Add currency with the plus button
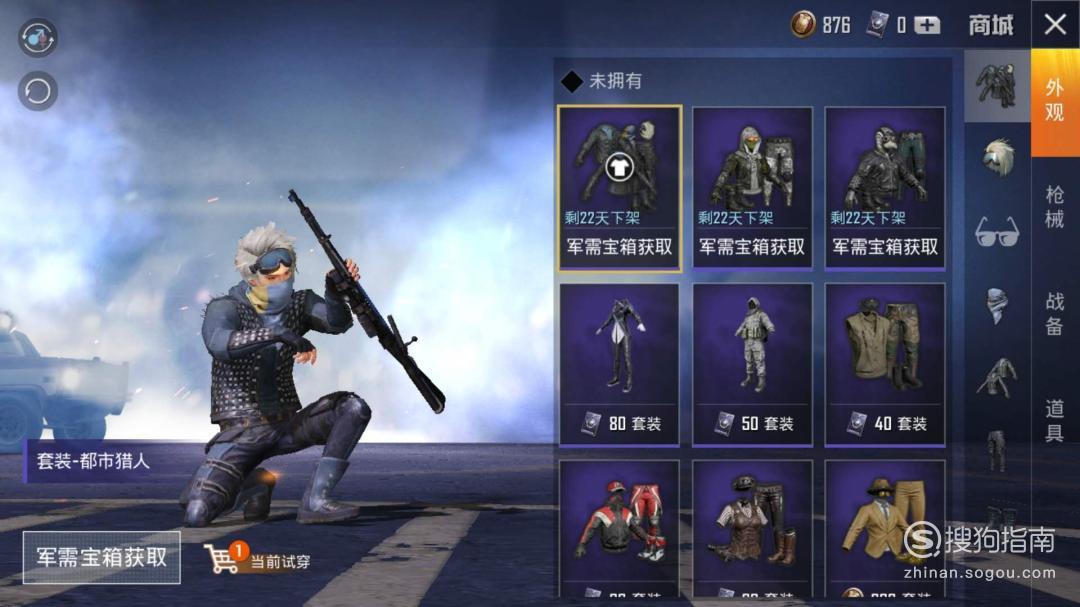This screenshot has height=607, width=1080. 927,25
